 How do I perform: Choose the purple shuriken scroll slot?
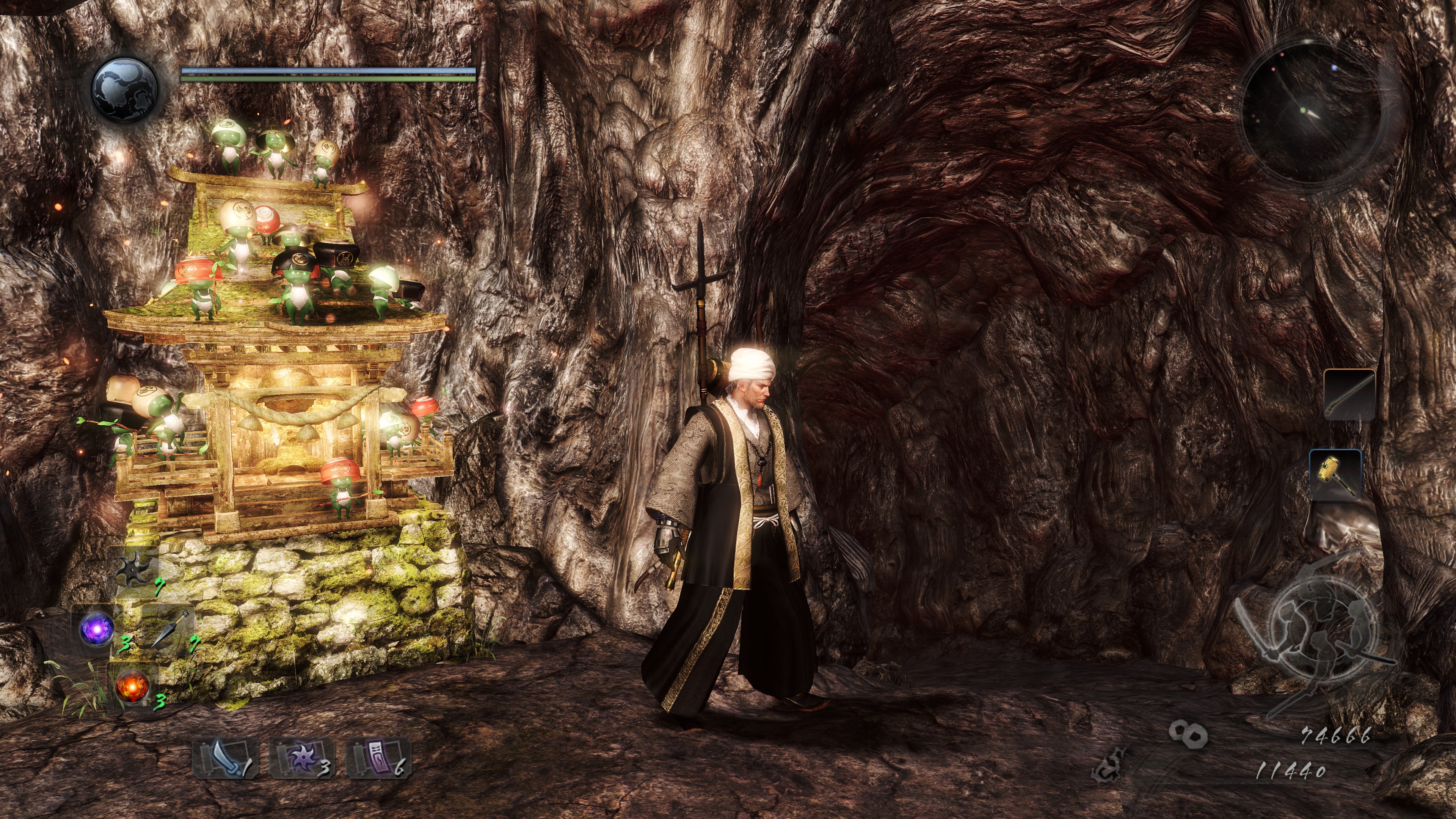pos(302,758)
